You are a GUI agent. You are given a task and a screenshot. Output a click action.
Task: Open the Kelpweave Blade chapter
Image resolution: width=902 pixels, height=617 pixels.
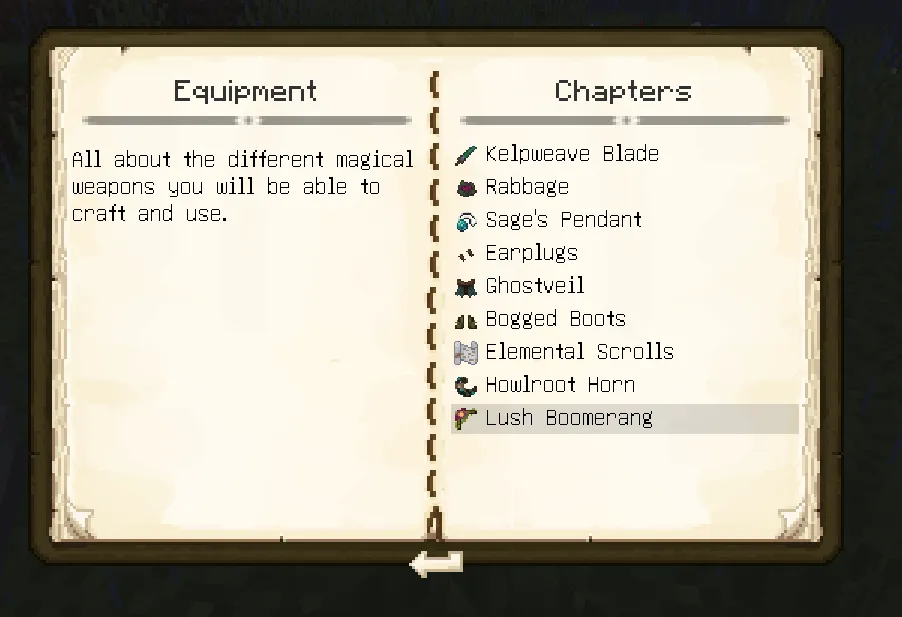(571, 154)
